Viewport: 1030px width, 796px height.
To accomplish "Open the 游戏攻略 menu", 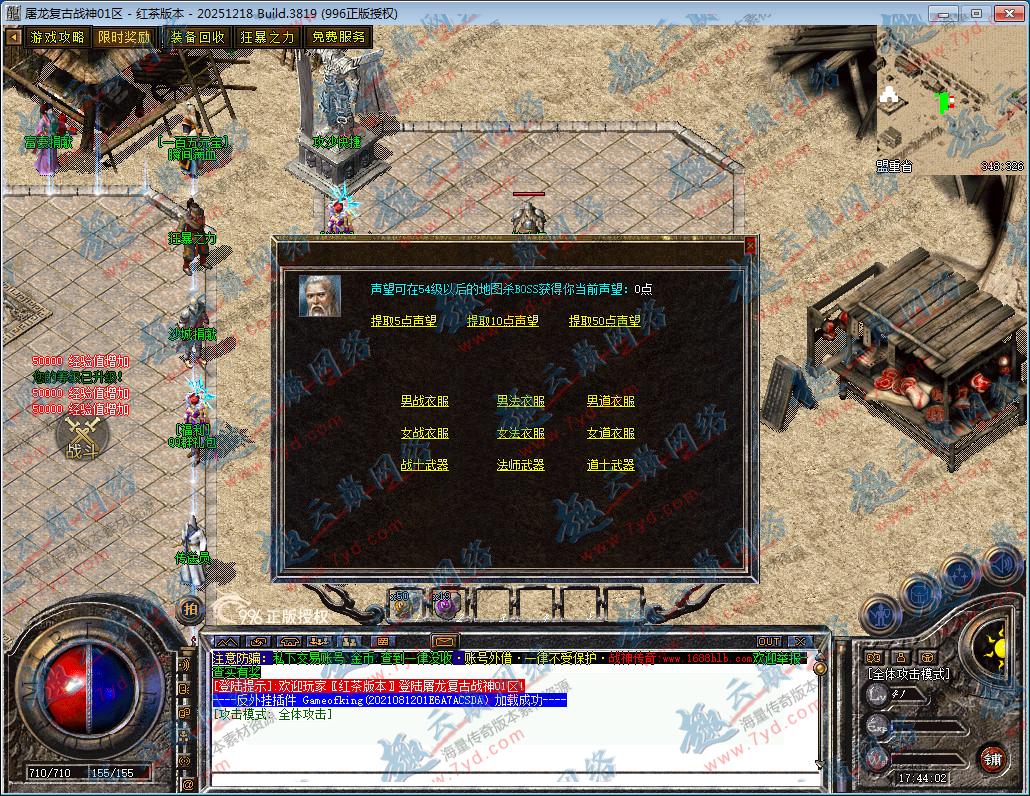I will (x=57, y=37).
